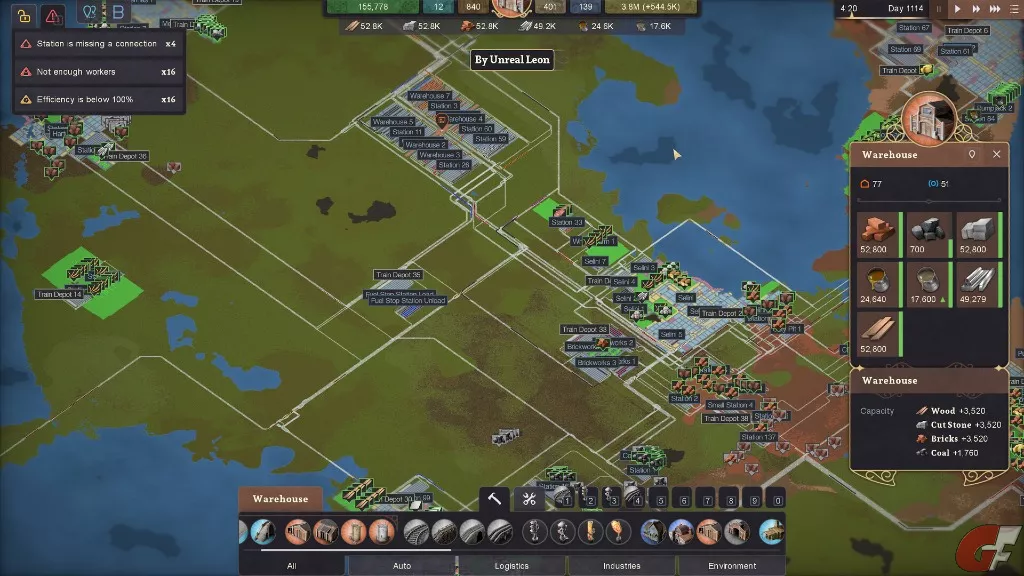The height and width of the screenshot is (576, 1024).
Task: Choose the Industries build tab
Action: [x=621, y=566]
